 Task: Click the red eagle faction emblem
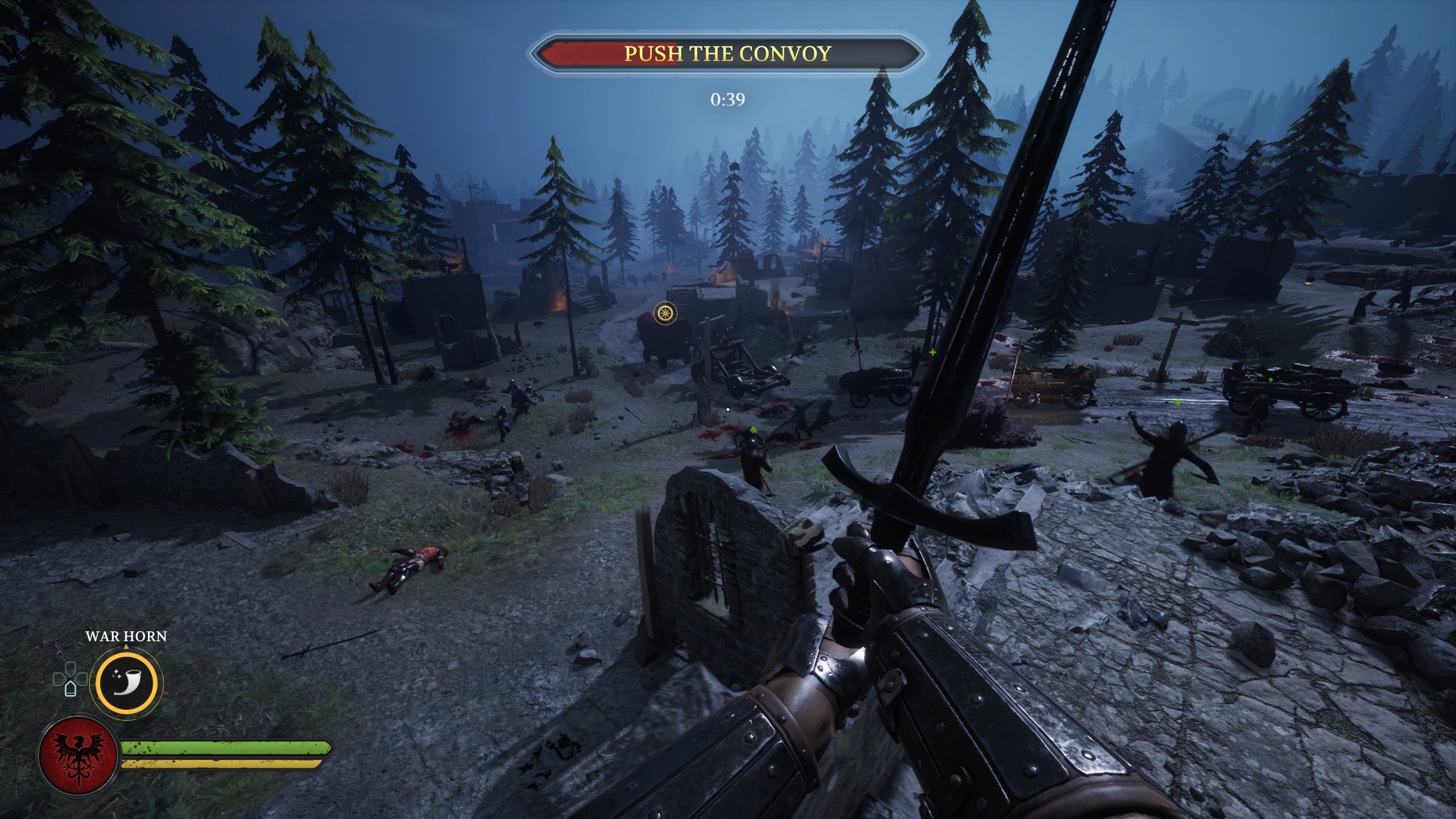pos(78,755)
